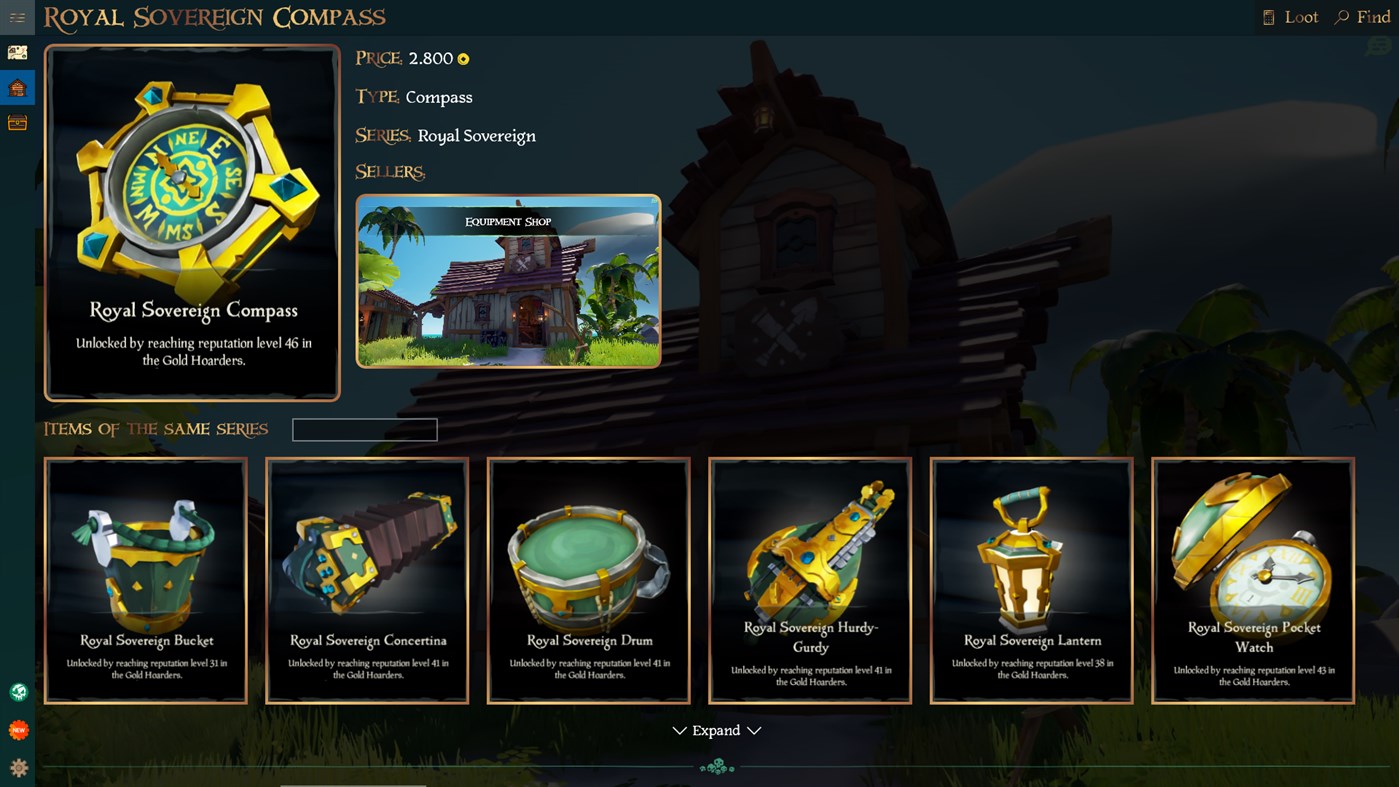Select the Royal Sovereign Drum item

click(x=588, y=580)
